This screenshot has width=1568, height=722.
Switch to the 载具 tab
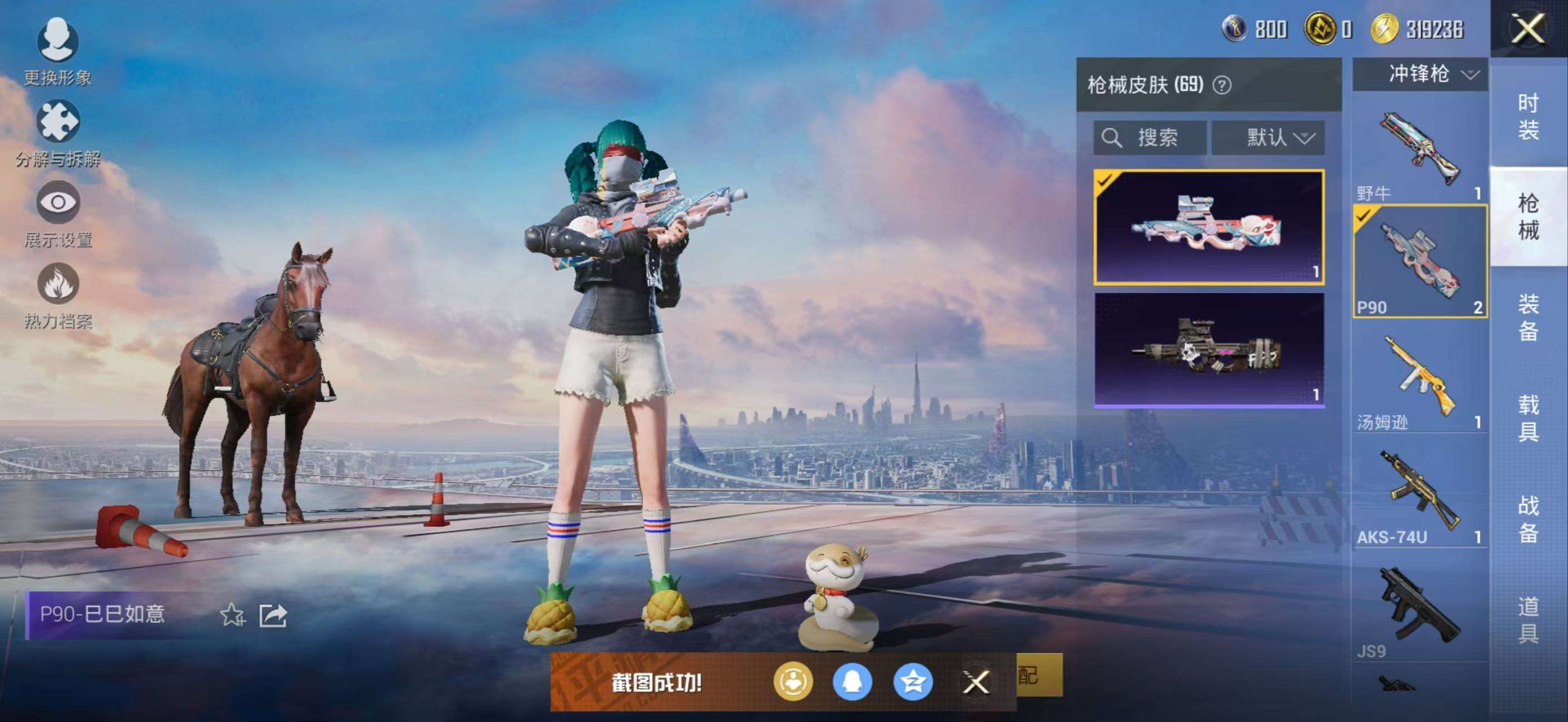[1528, 417]
